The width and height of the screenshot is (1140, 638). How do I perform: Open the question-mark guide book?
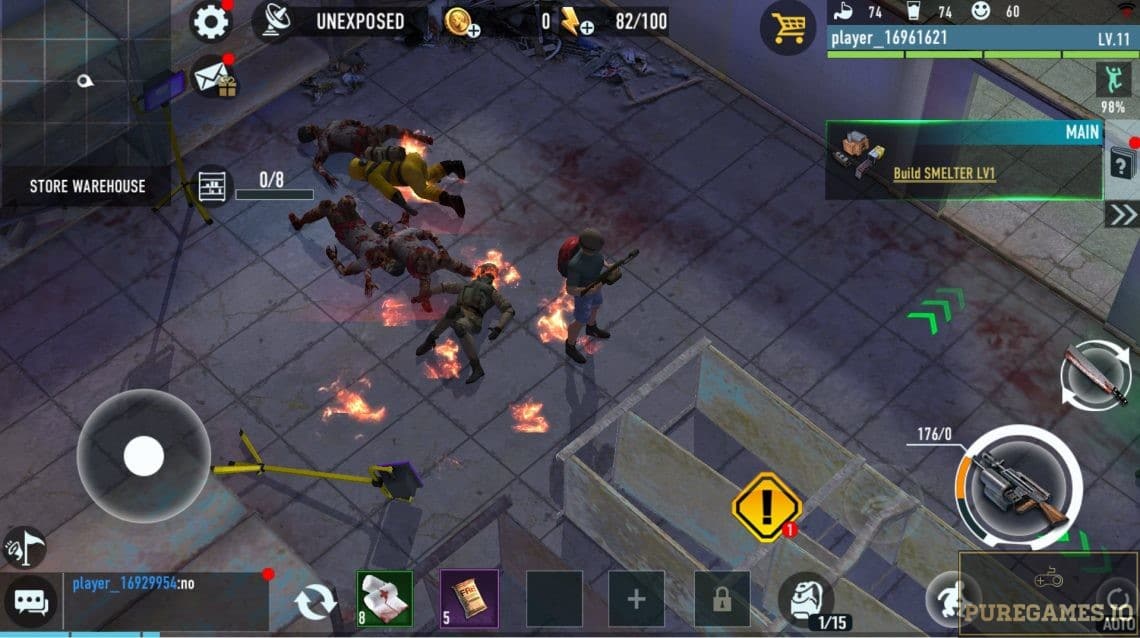click(1121, 162)
